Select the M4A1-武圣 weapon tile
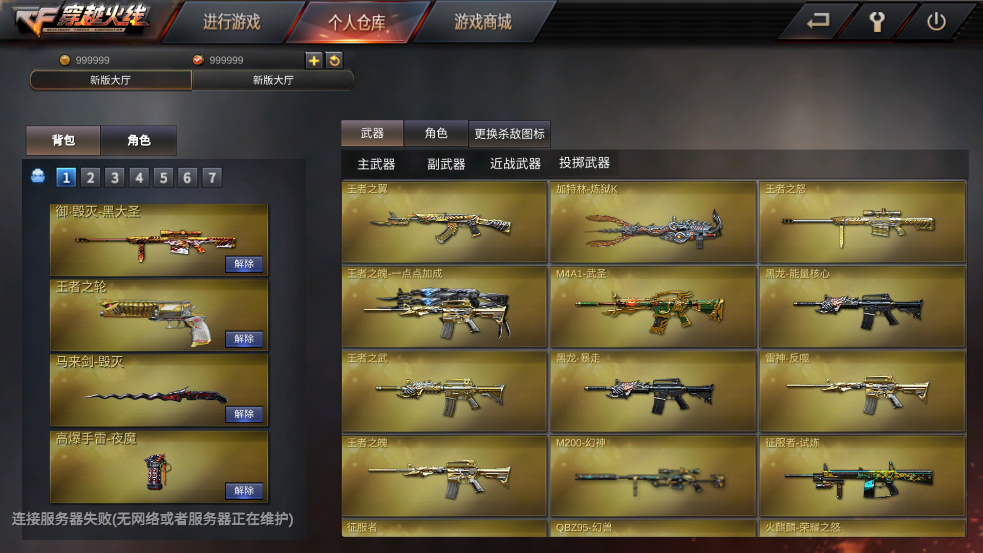This screenshot has width=983, height=553. click(x=653, y=306)
